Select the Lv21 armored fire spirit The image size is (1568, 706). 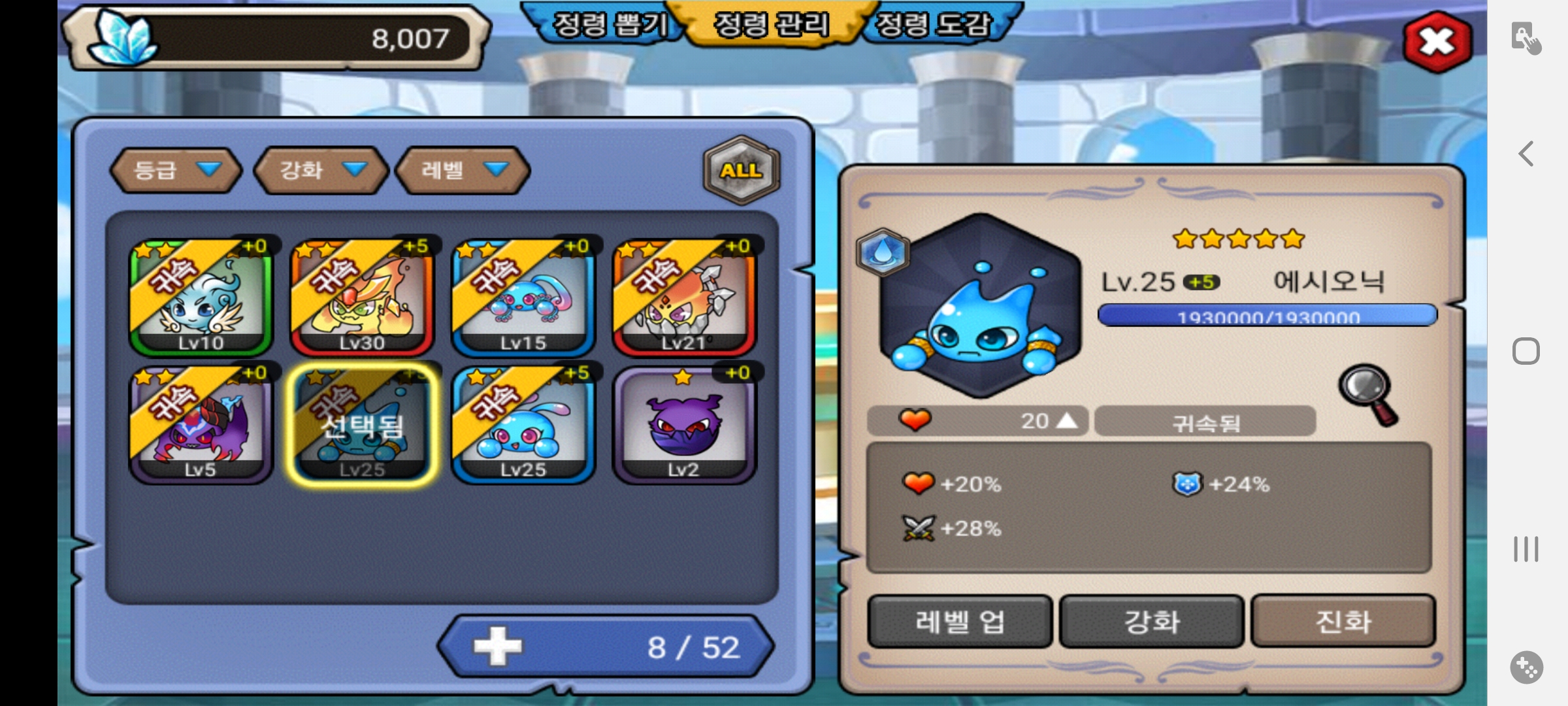click(x=684, y=297)
